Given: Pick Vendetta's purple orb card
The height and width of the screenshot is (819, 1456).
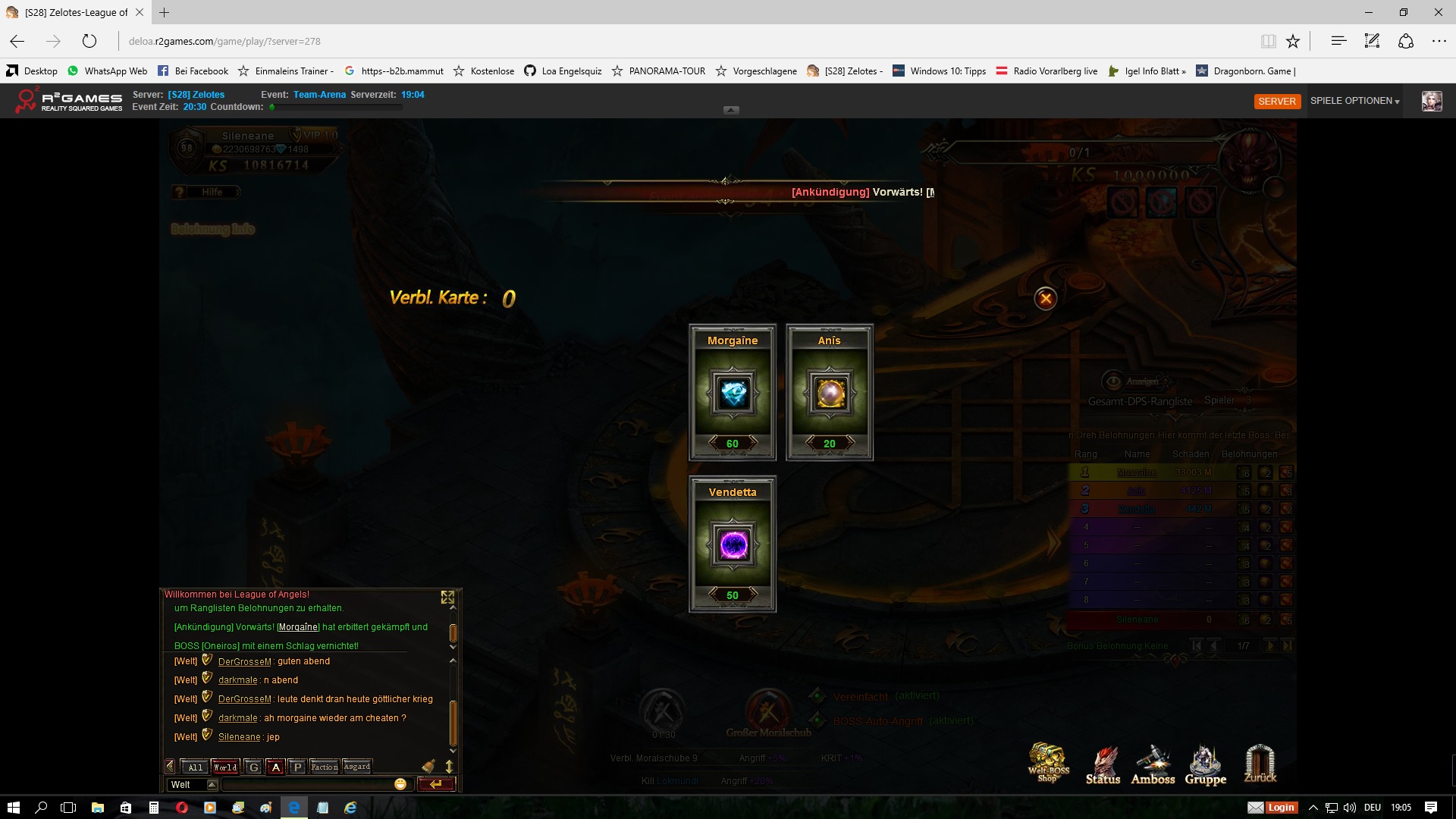Looking at the screenshot, I should pos(733,545).
